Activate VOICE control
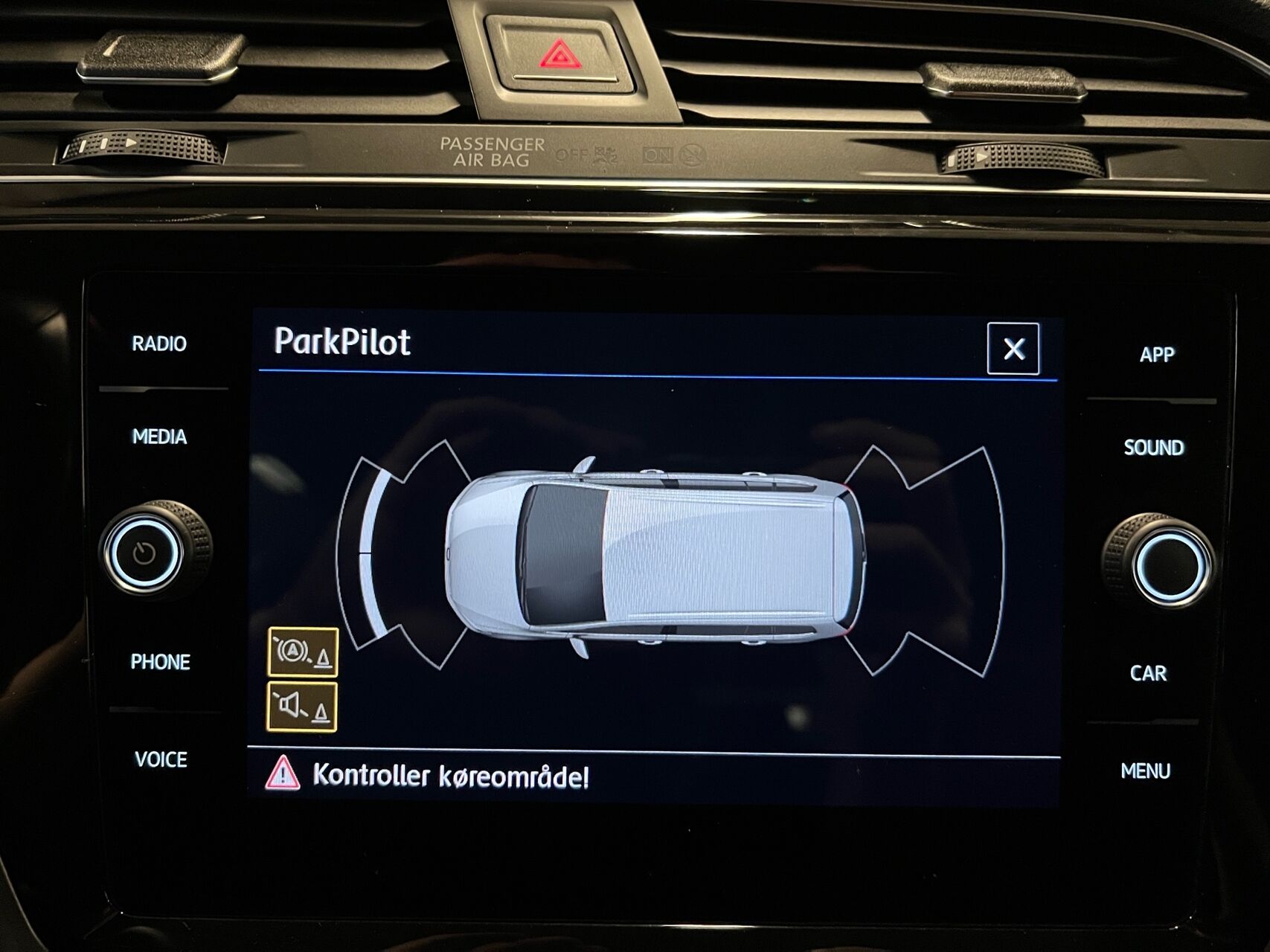This screenshot has height=952, width=1270. tap(161, 759)
